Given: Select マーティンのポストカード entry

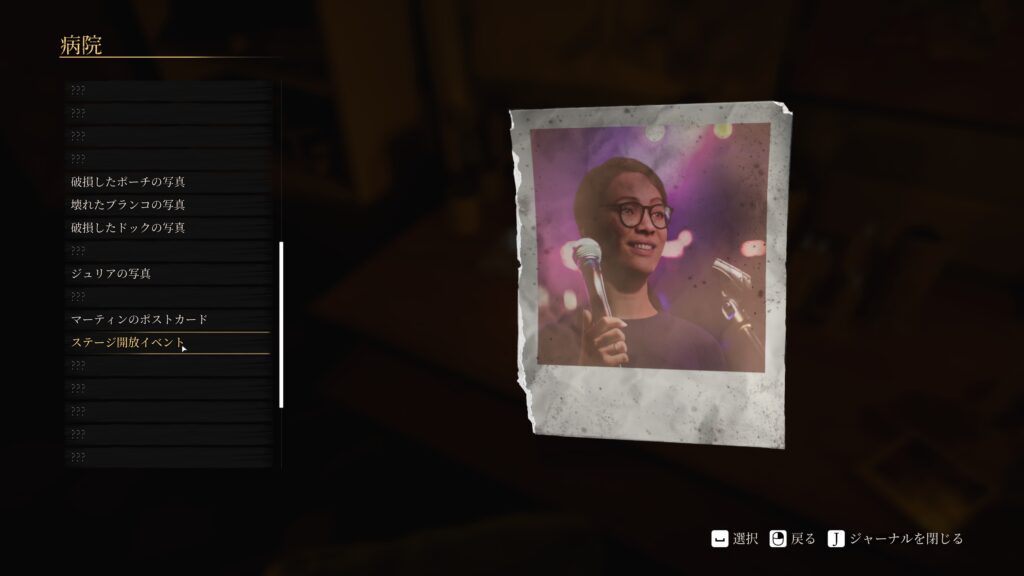Looking at the screenshot, I should (x=139, y=319).
